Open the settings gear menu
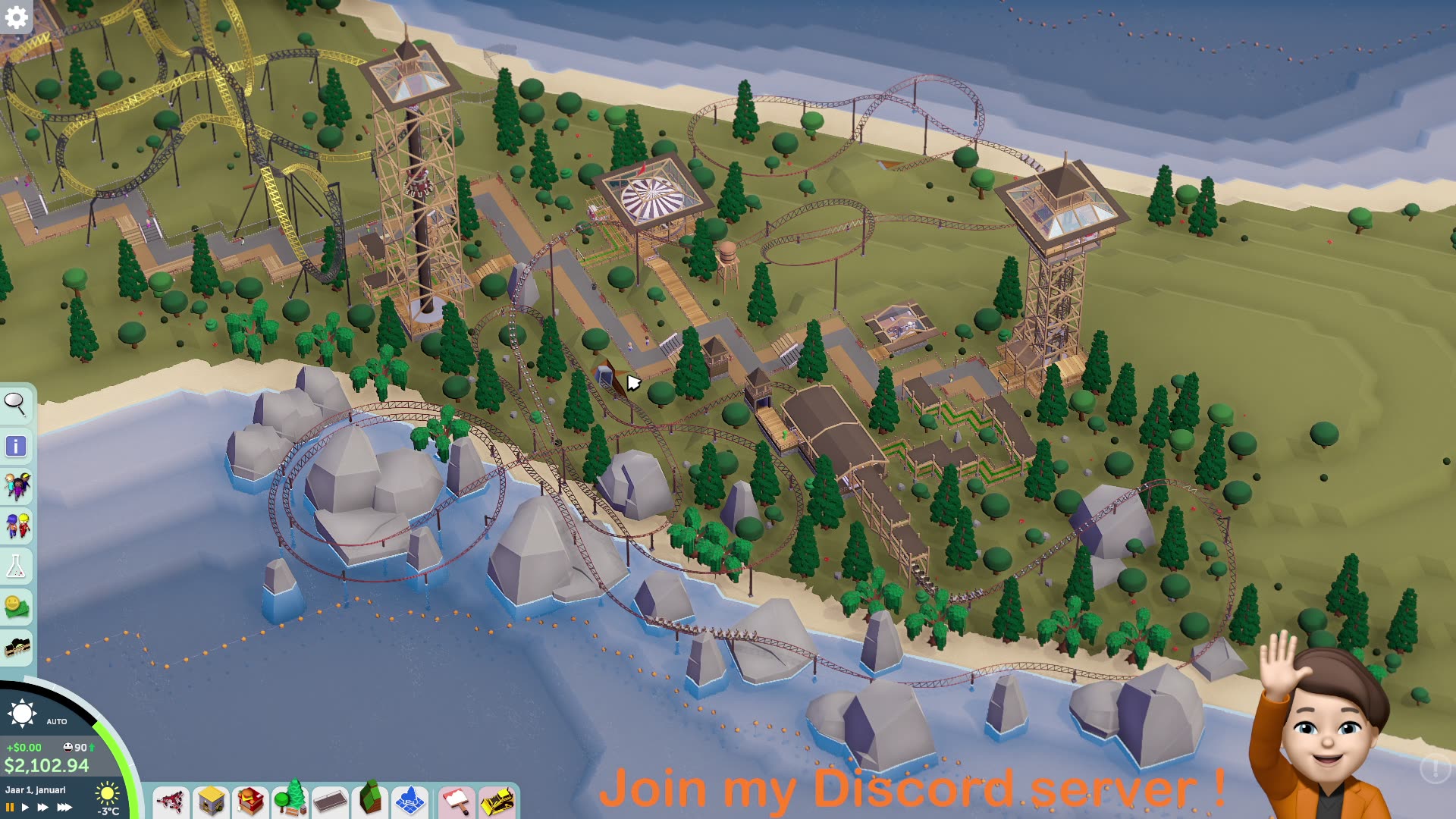This screenshot has height=819, width=1456. [x=16, y=17]
